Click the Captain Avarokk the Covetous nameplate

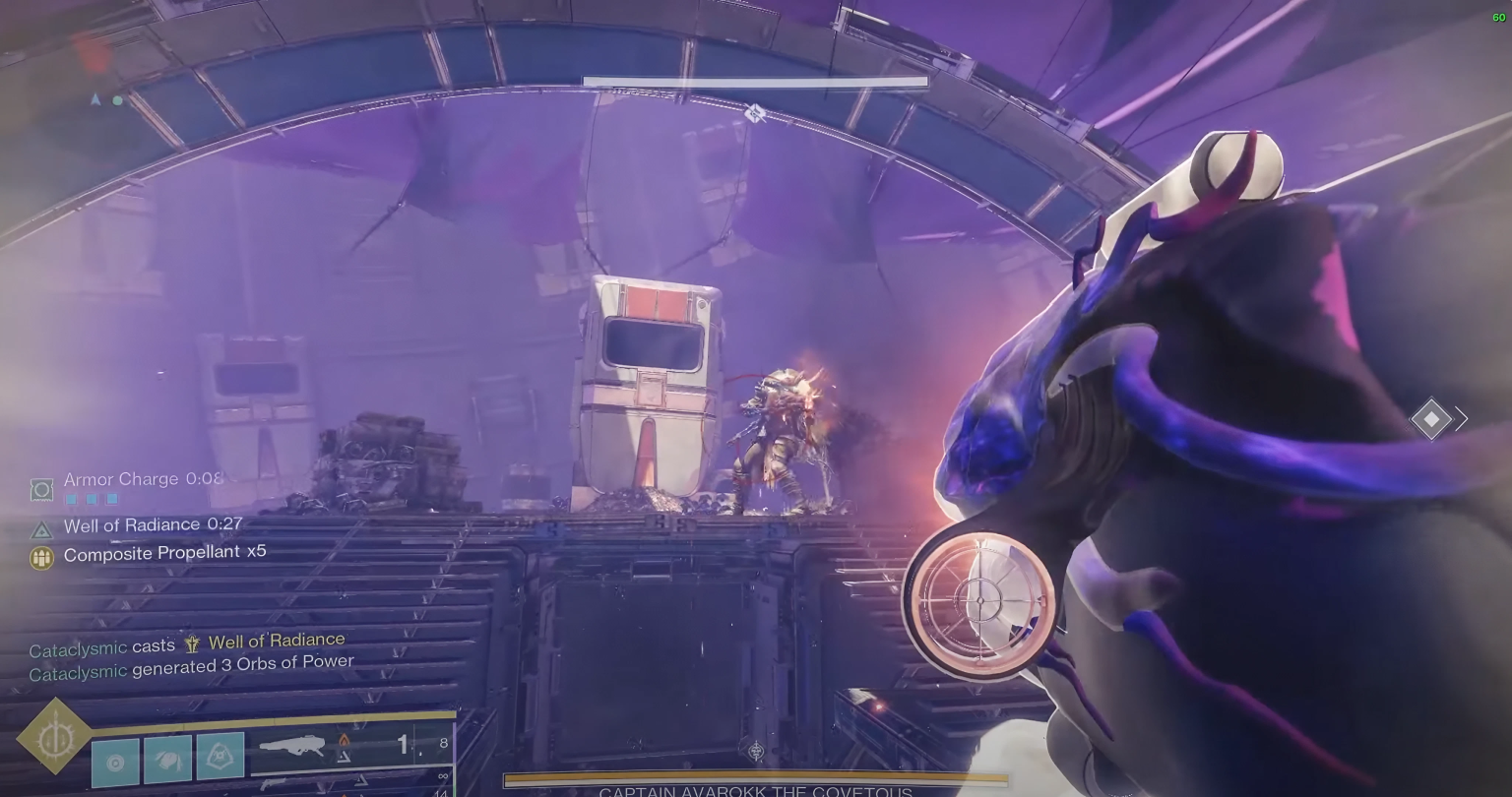754,790
